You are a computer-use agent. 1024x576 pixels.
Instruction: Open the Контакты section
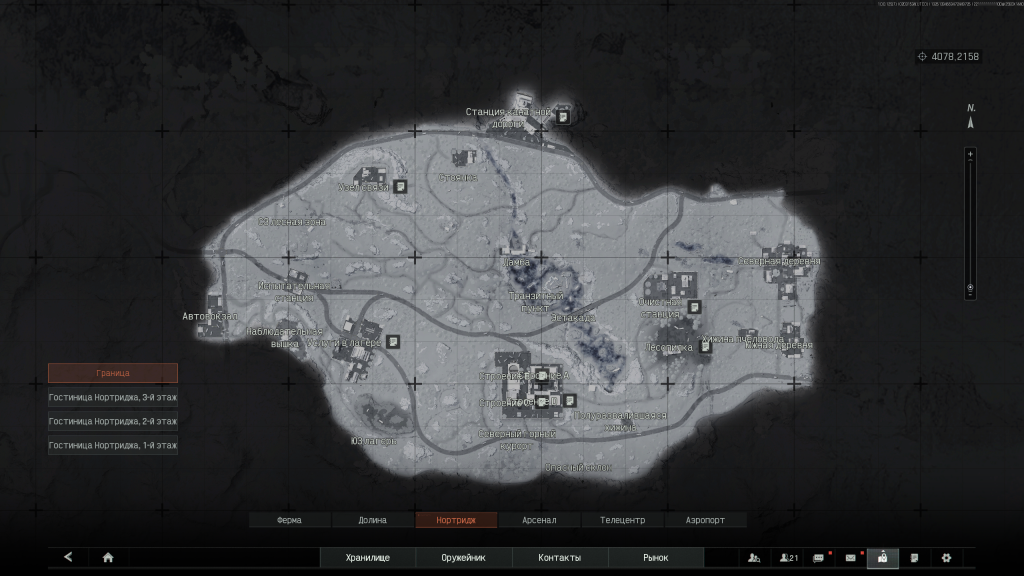pyautogui.click(x=559, y=558)
